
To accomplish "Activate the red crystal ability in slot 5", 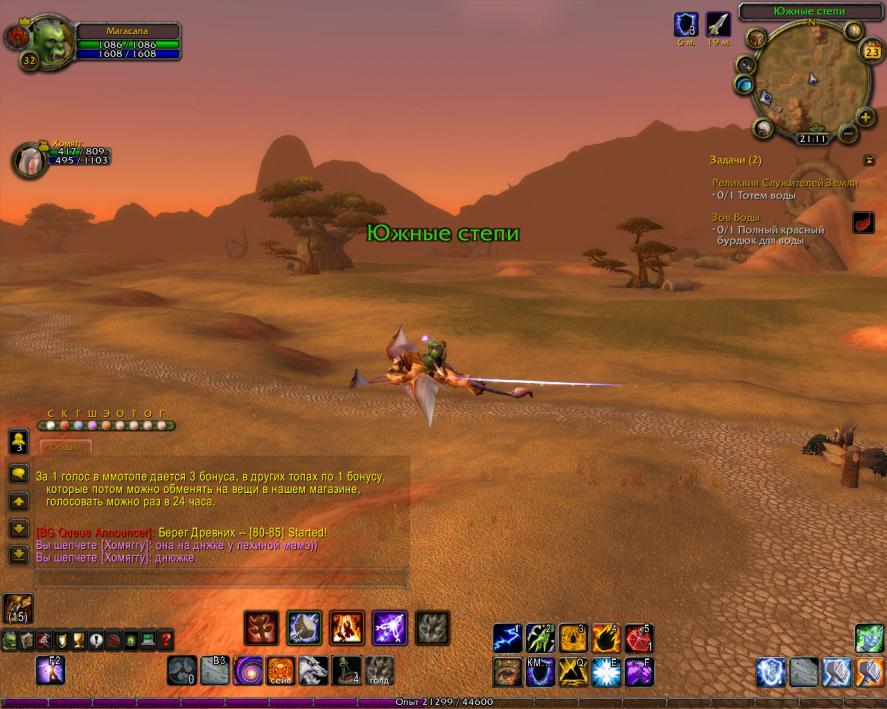I will click(639, 638).
